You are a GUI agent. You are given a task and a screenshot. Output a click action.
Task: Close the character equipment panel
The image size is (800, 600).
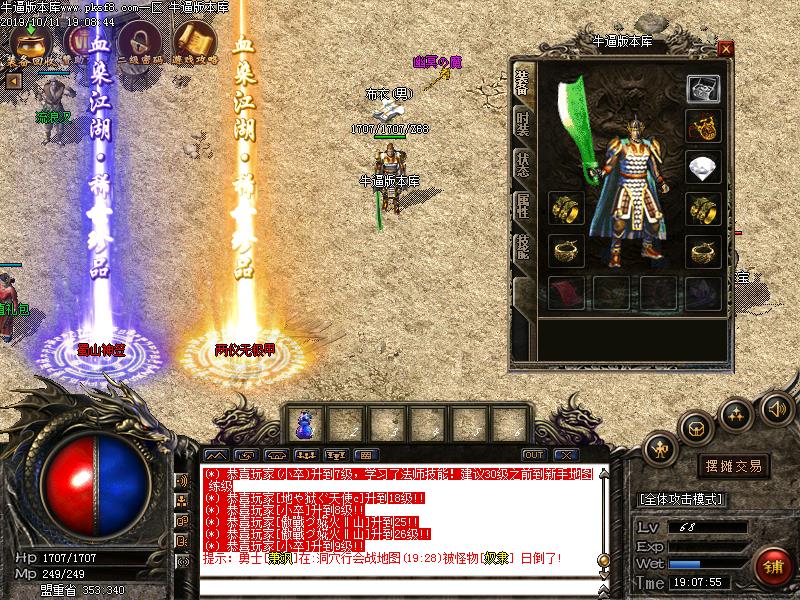coord(726,48)
